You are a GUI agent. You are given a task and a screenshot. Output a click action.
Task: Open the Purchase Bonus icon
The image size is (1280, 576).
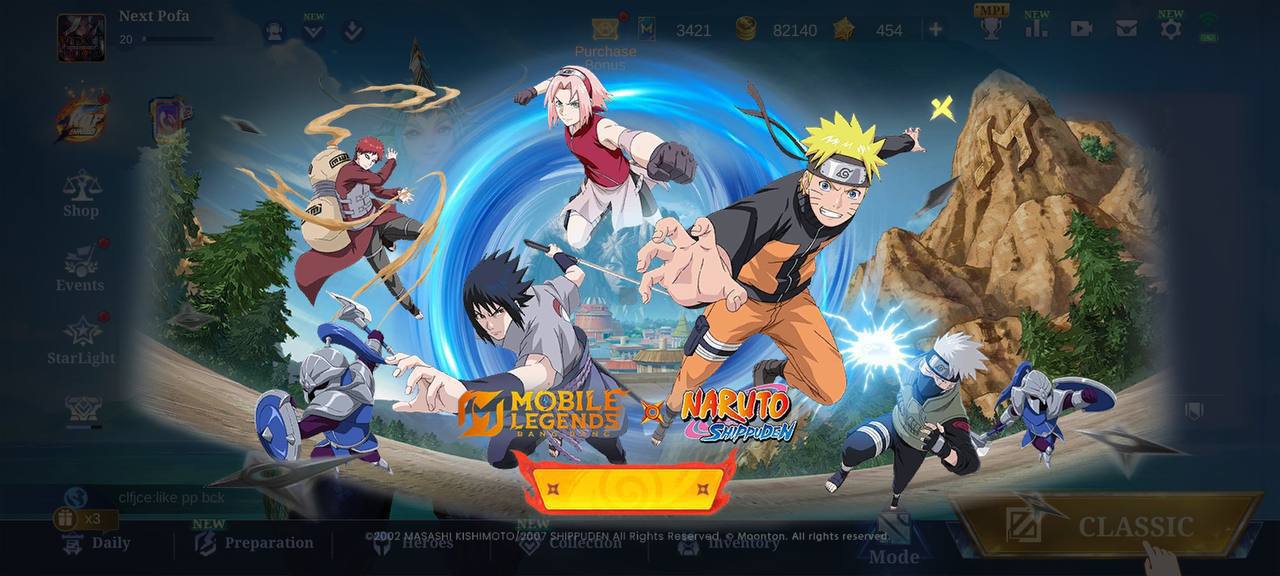pyautogui.click(x=604, y=30)
